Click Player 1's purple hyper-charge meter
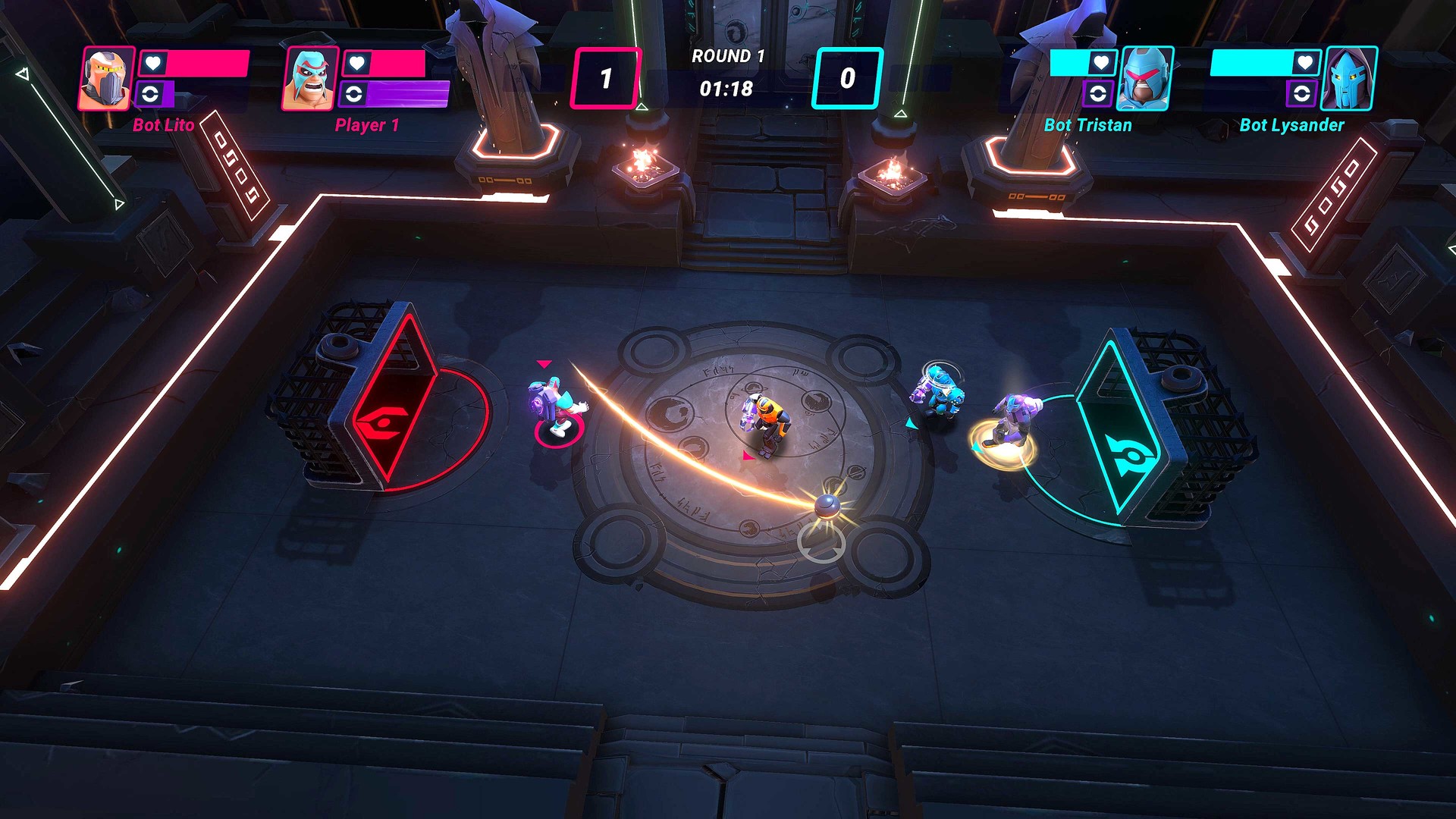The width and height of the screenshot is (1456, 819). pos(409,94)
